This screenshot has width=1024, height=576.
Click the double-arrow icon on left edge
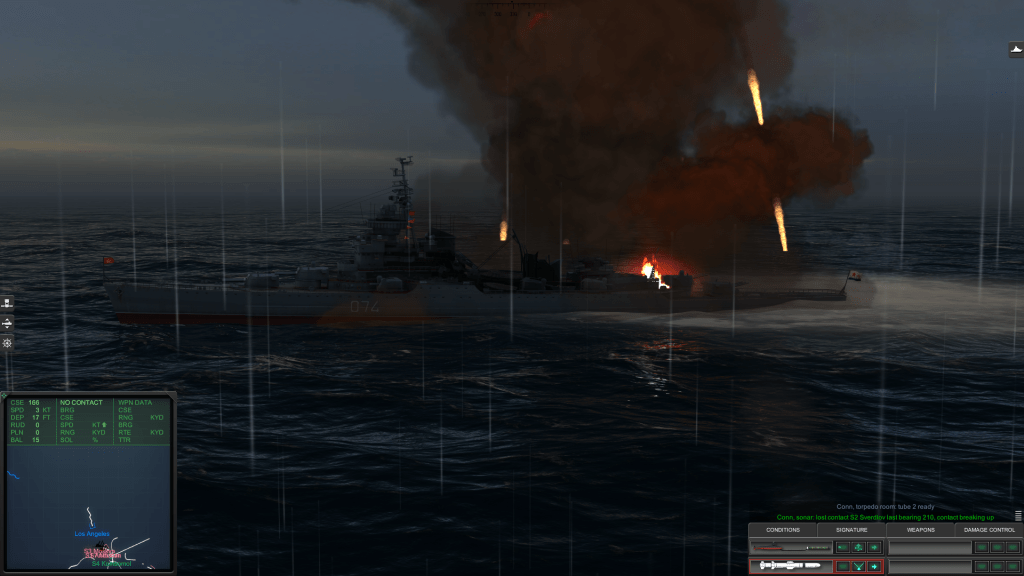(7, 323)
